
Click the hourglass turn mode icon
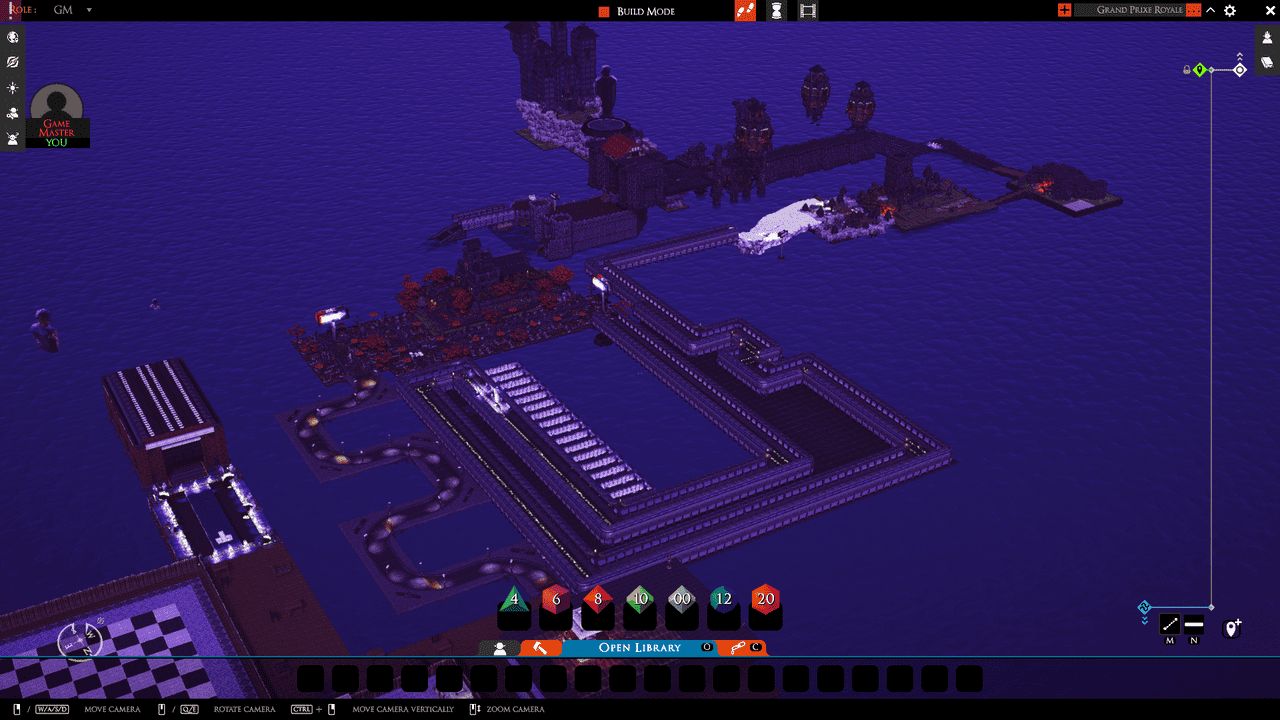(776, 11)
